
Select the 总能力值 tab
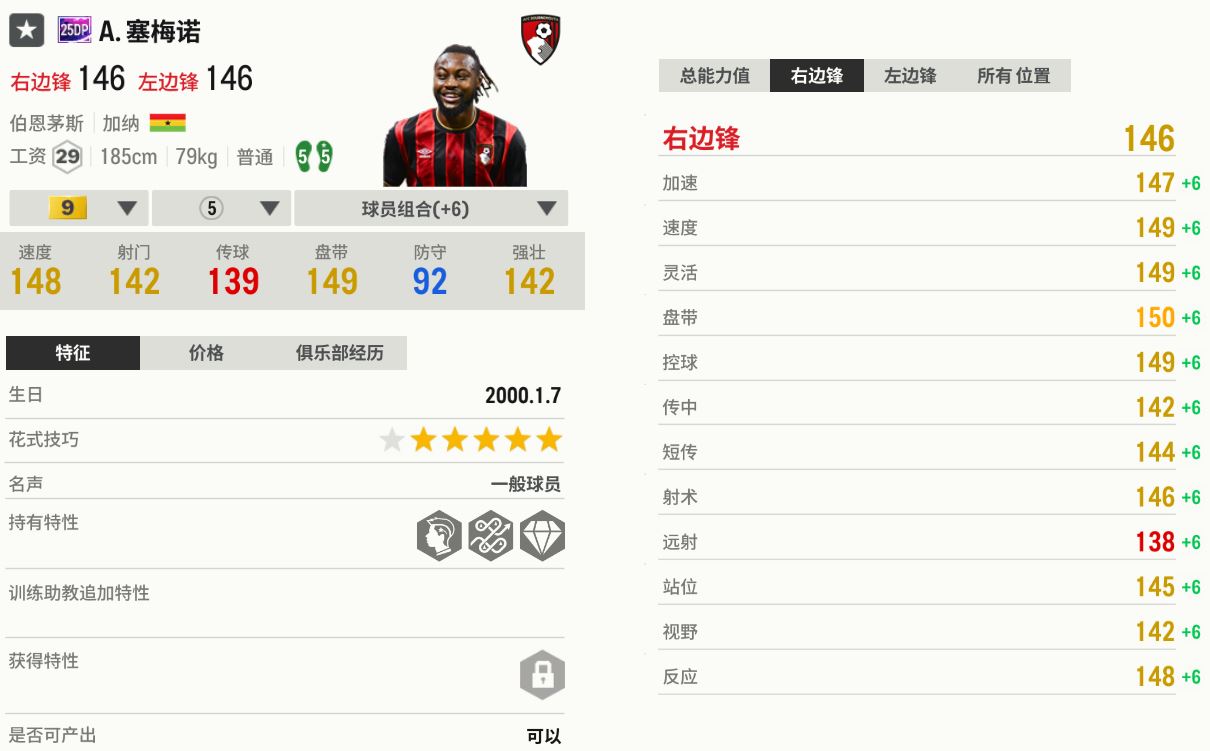tap(714, 76)
